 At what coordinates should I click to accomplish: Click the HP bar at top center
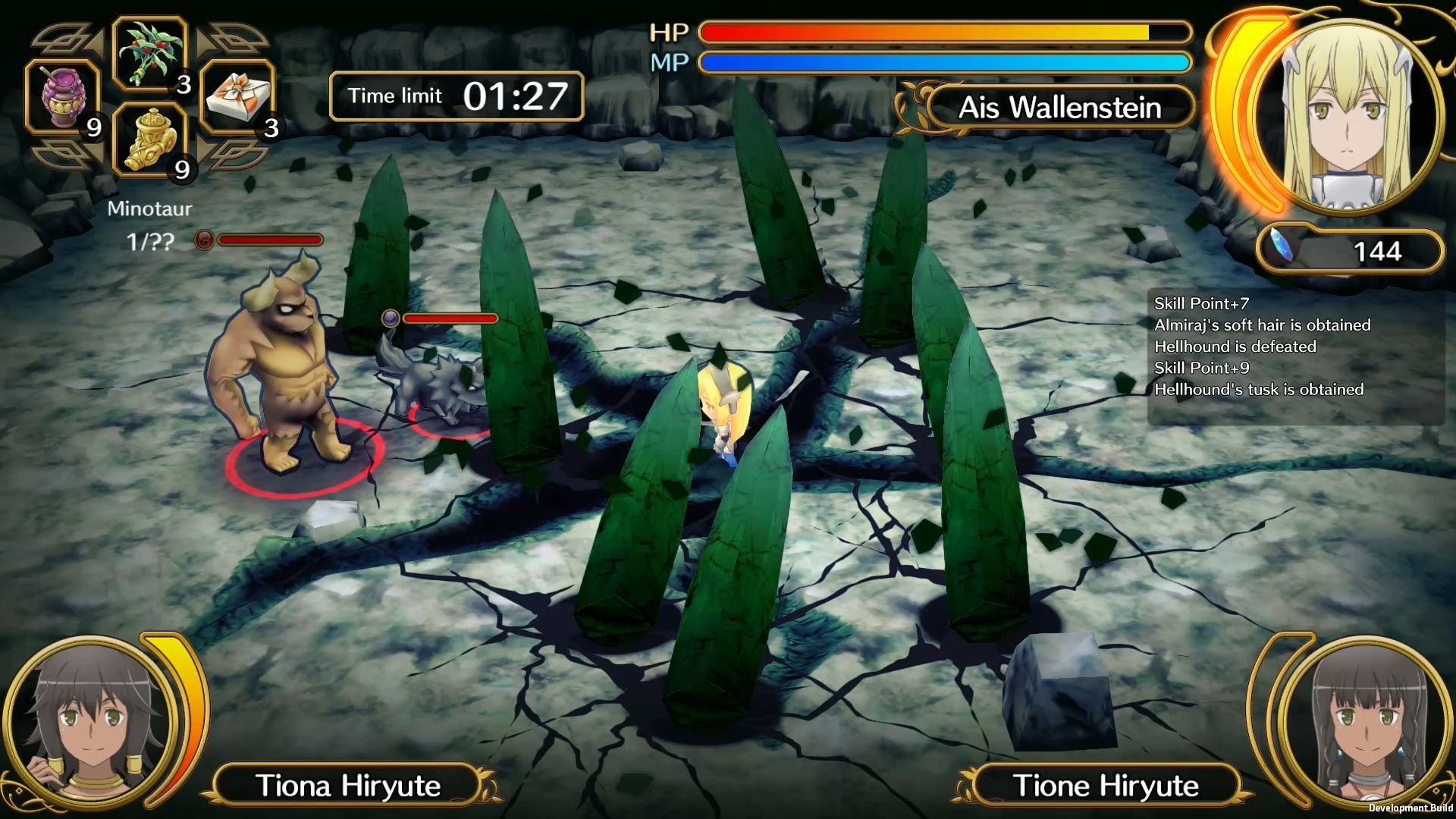(x=944, y=31)
